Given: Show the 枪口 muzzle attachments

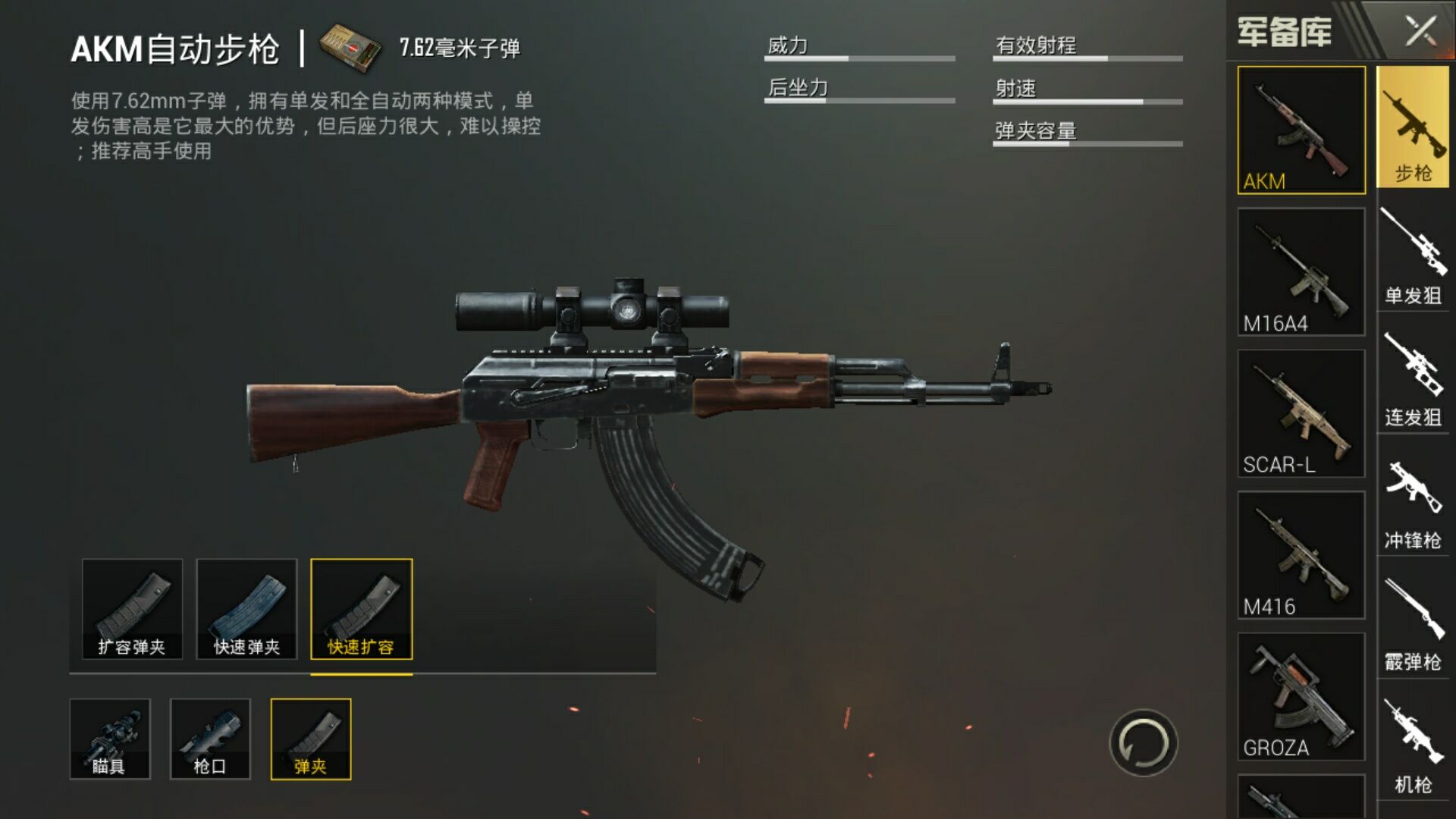Looking at the screenshot, I should pyautogui.click(x=210, y=739).
